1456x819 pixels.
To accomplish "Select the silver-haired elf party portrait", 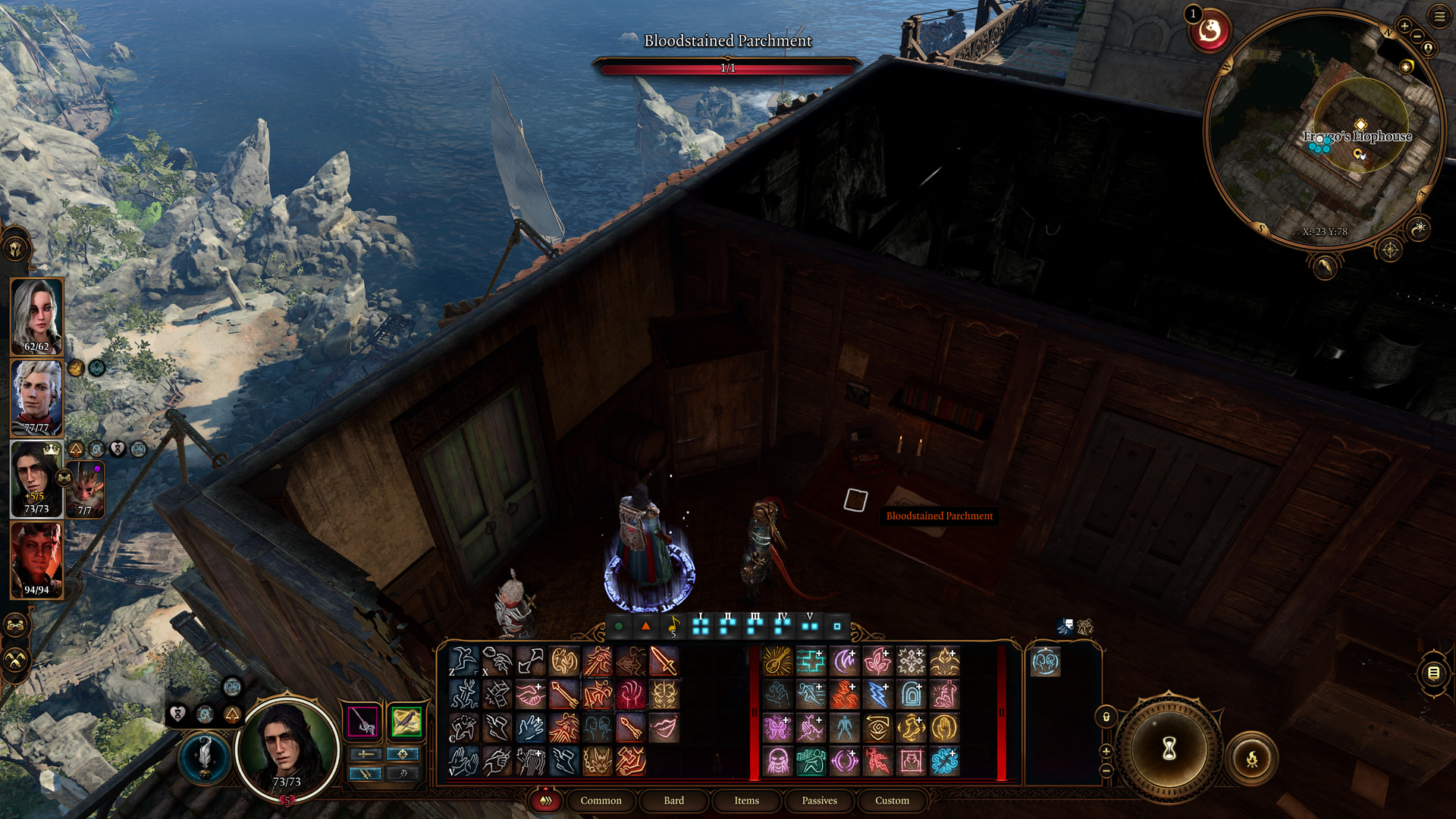I will 36,397.
